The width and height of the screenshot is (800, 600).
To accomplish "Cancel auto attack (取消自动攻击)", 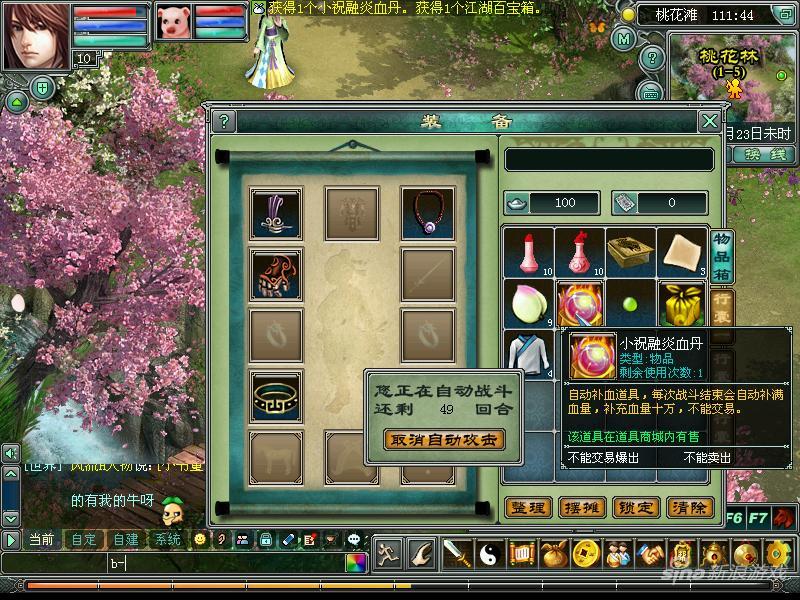I will click(x=443, y=439).
